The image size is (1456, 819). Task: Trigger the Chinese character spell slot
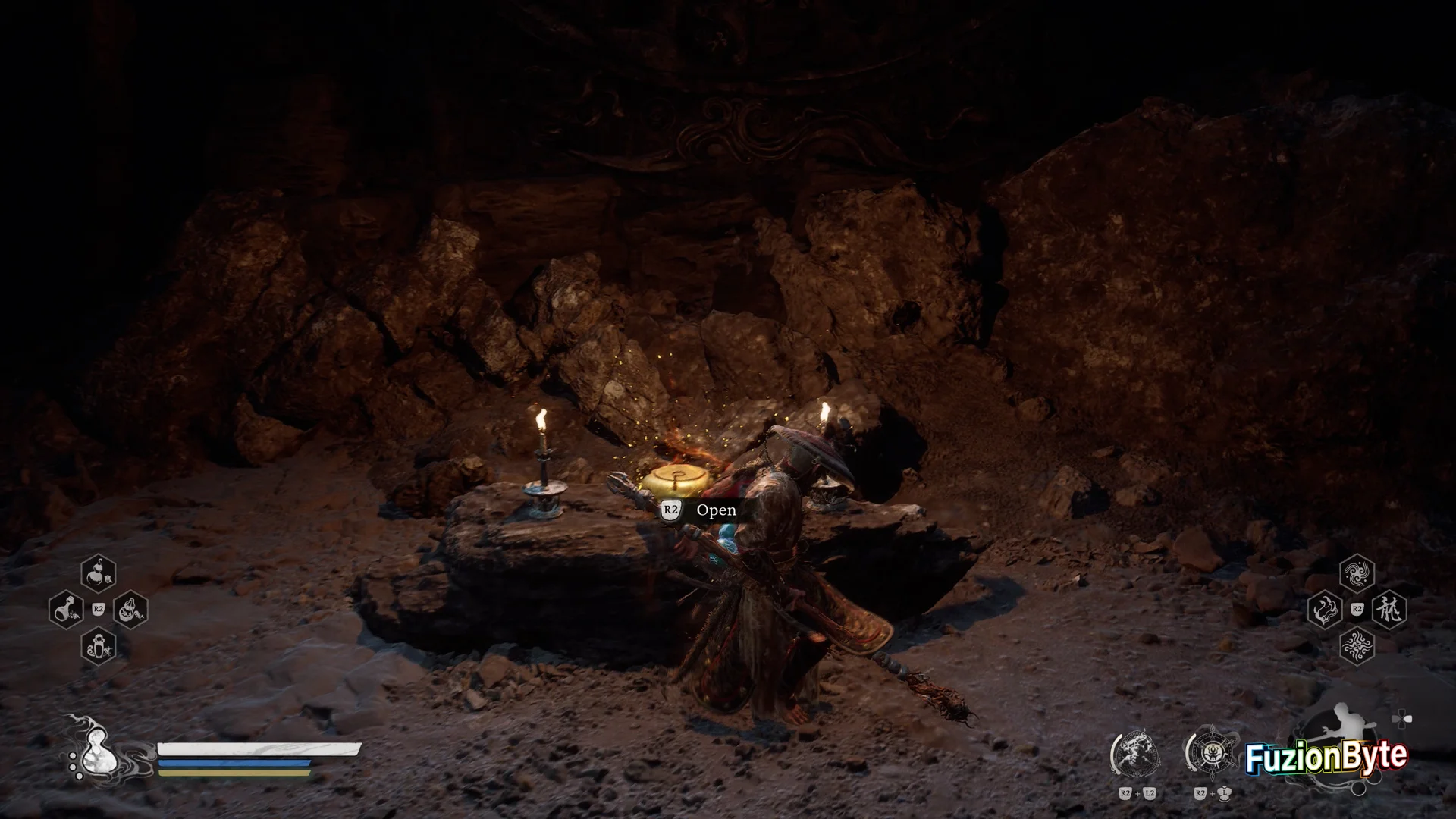pos(1389,610)
